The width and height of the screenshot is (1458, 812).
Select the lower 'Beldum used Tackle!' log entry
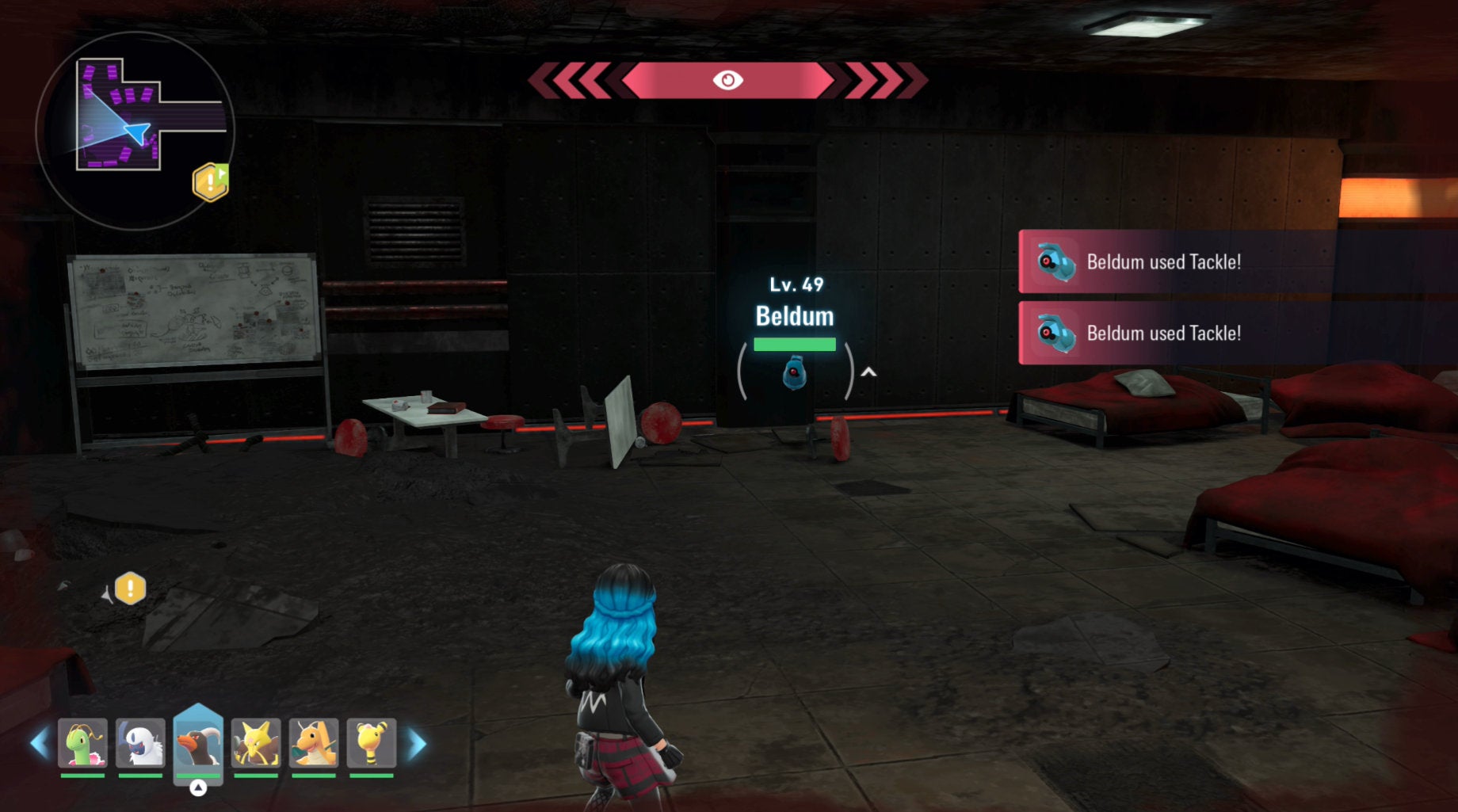[x=1163, y=334]
